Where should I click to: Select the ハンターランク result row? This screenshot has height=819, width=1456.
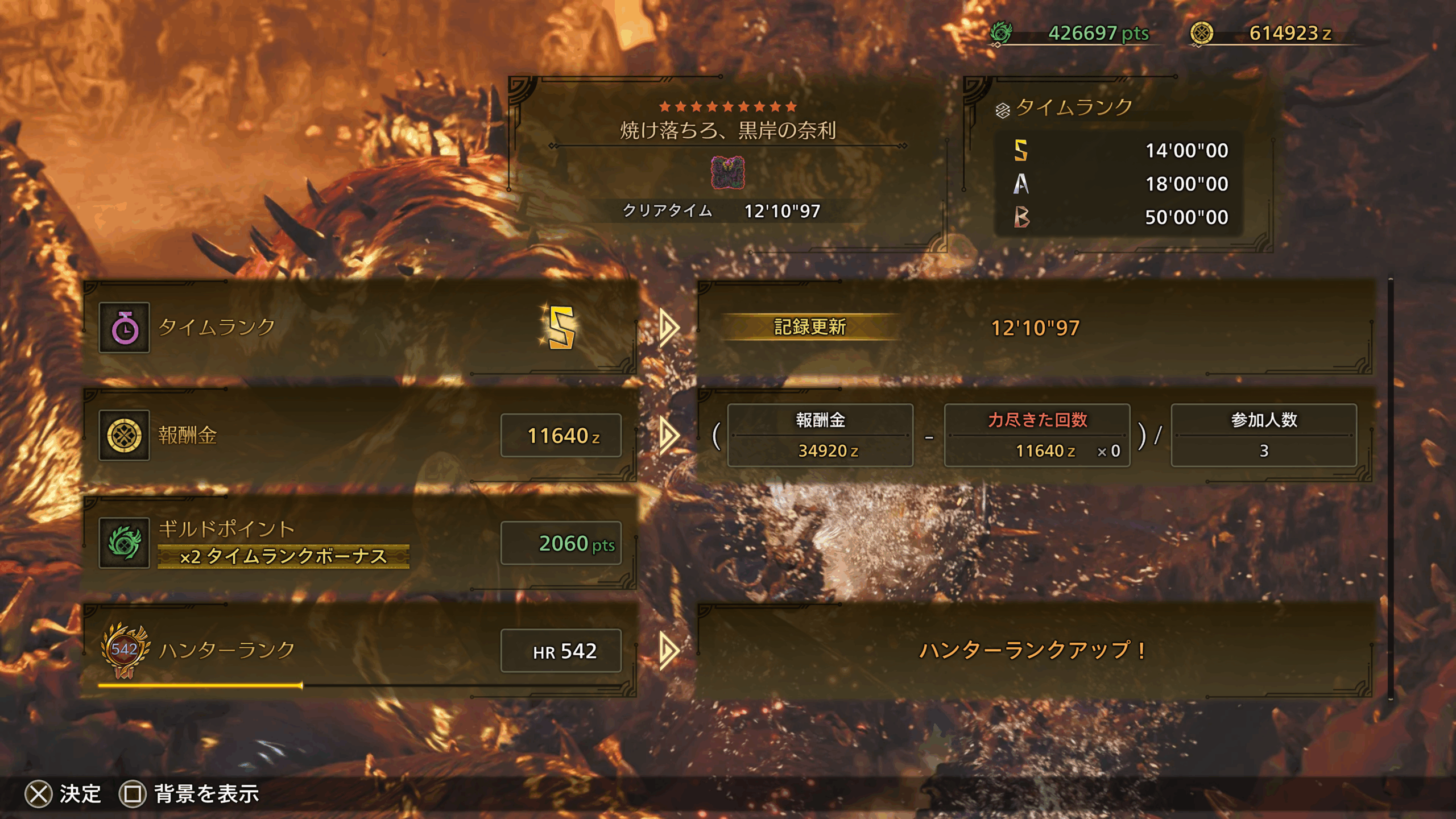[359, 650]
